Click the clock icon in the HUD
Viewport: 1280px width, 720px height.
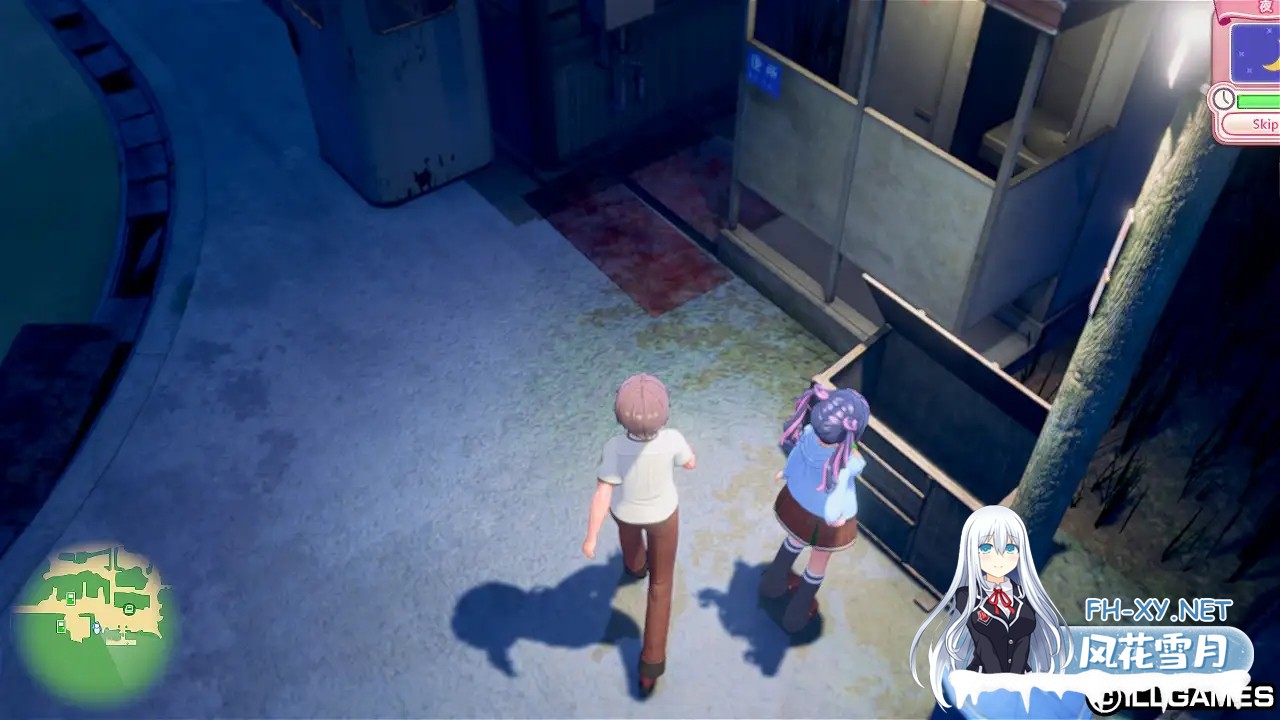click(x=1222, y=100)
